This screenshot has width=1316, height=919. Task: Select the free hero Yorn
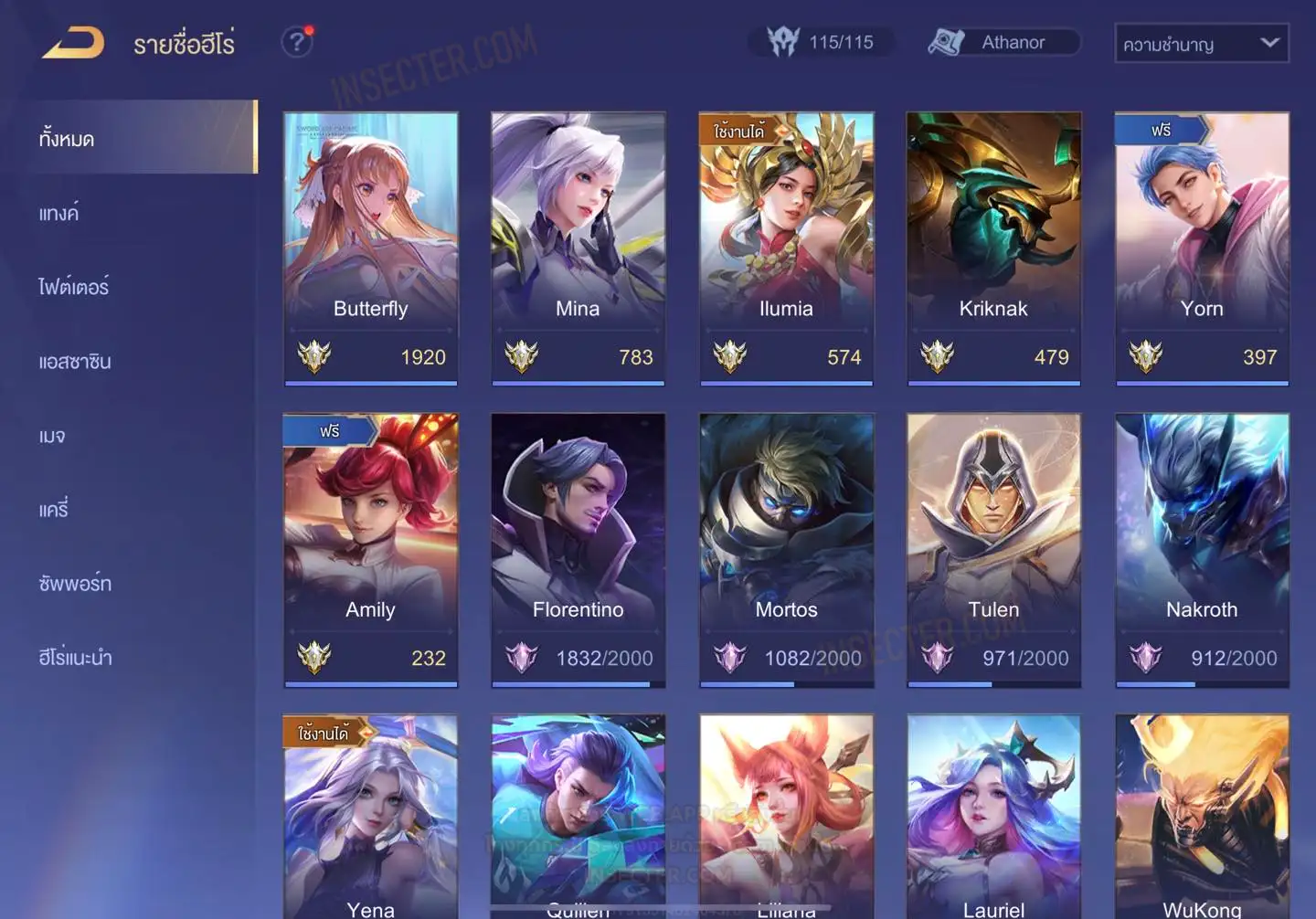click(1202, 248)
